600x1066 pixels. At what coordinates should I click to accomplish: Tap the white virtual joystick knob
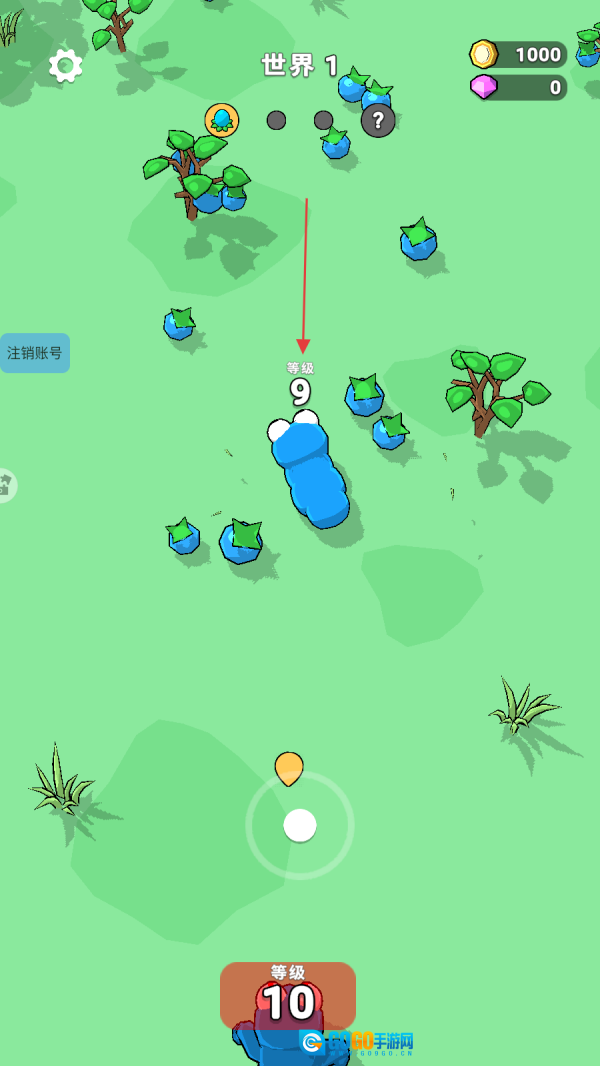tap(300, 825)
